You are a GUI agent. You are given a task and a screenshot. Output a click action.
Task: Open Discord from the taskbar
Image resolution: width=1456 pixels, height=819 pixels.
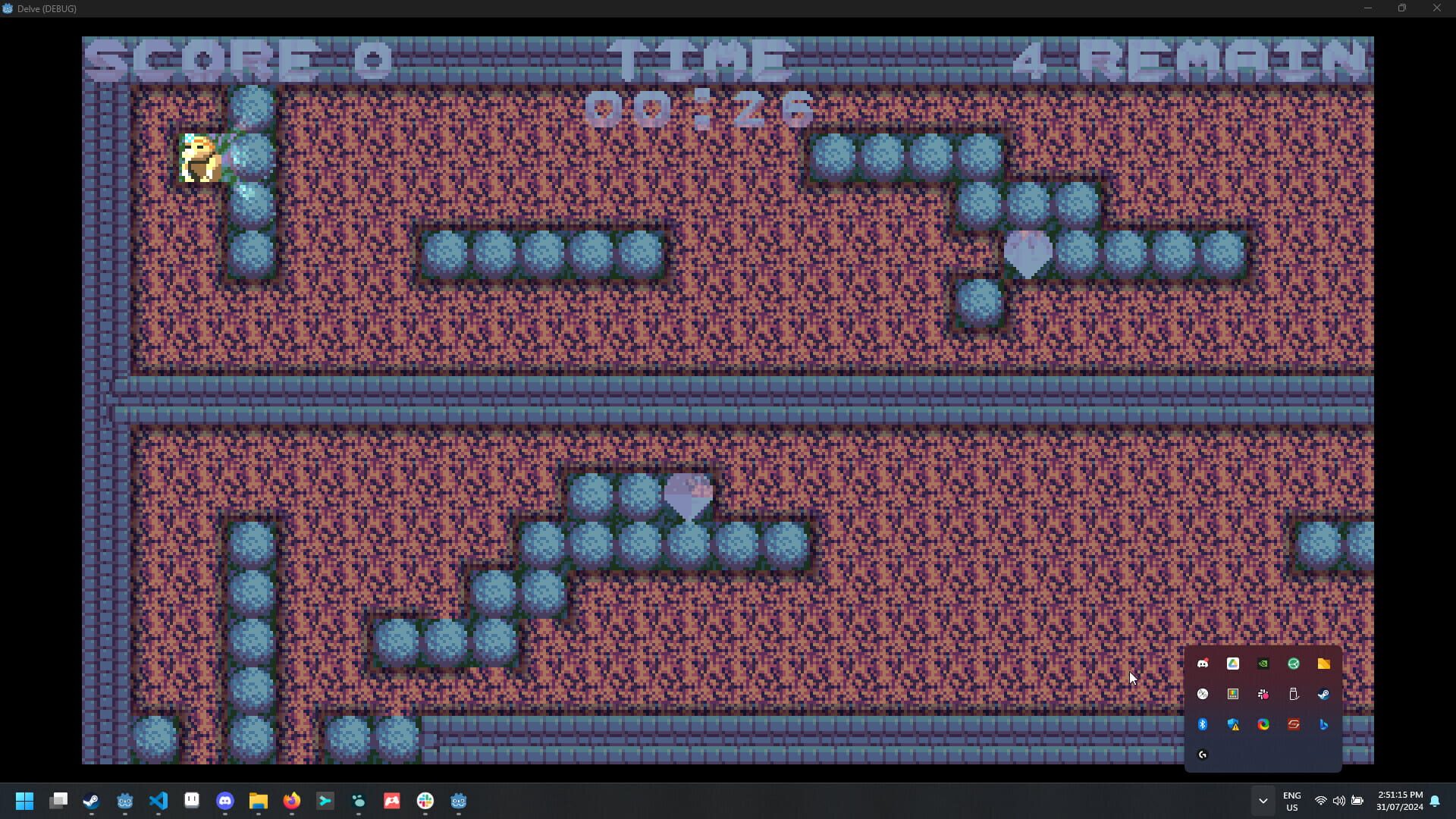(x=224, y=802)
